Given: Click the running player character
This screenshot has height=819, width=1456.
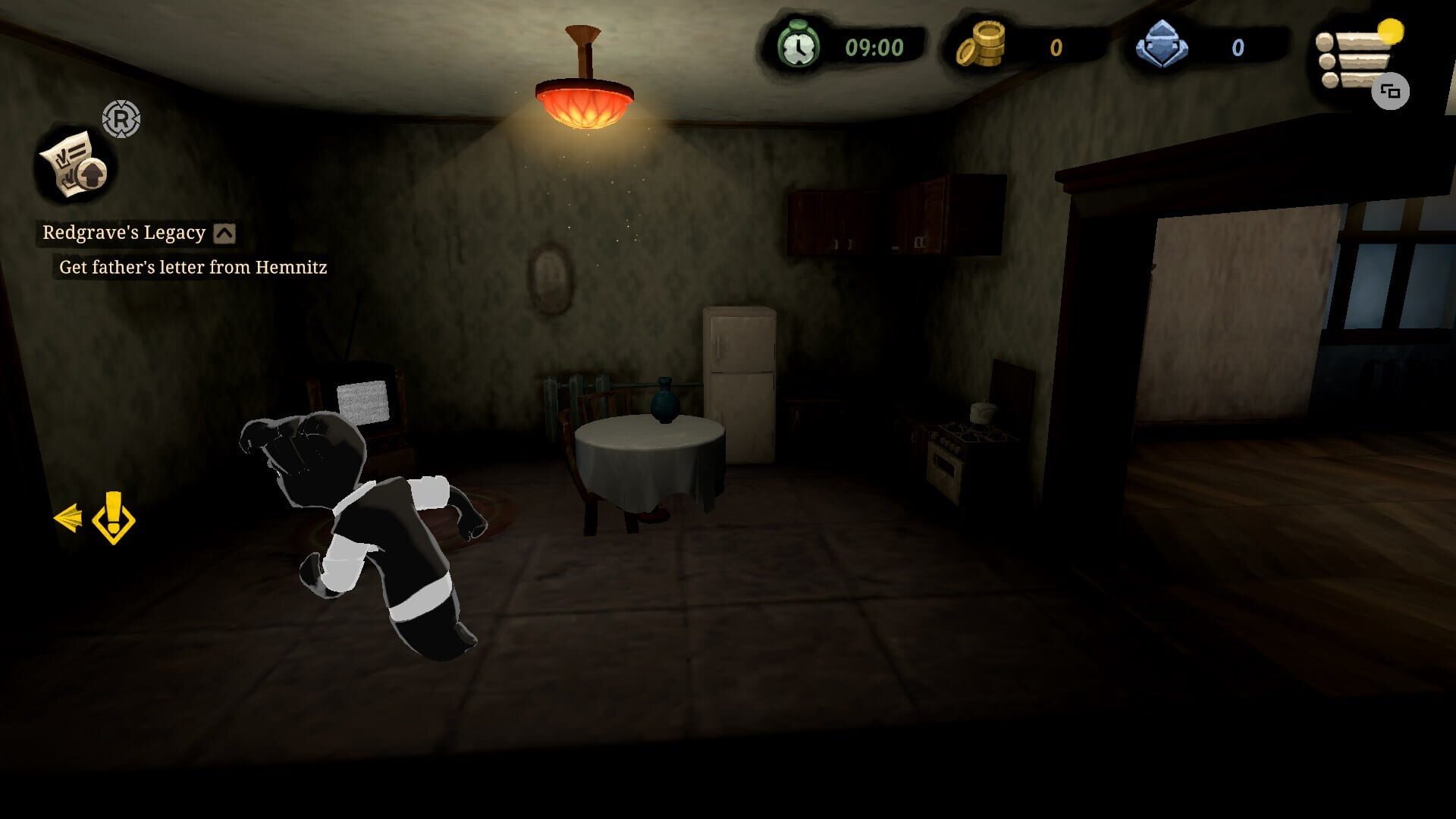Looking at the screenshot, I should click(x=364, y=531).
